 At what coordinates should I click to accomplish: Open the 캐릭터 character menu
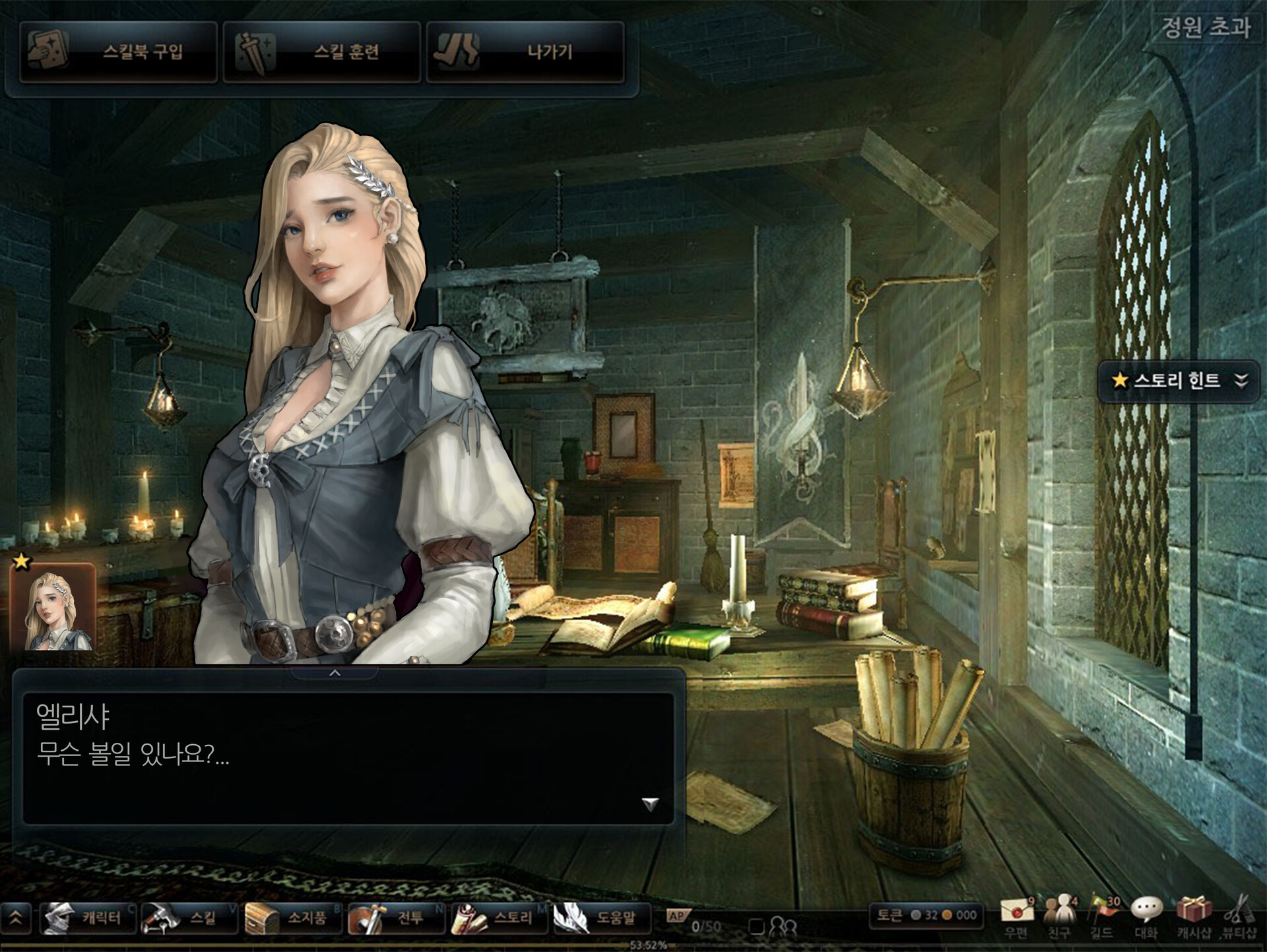click(x=88, y=918)
